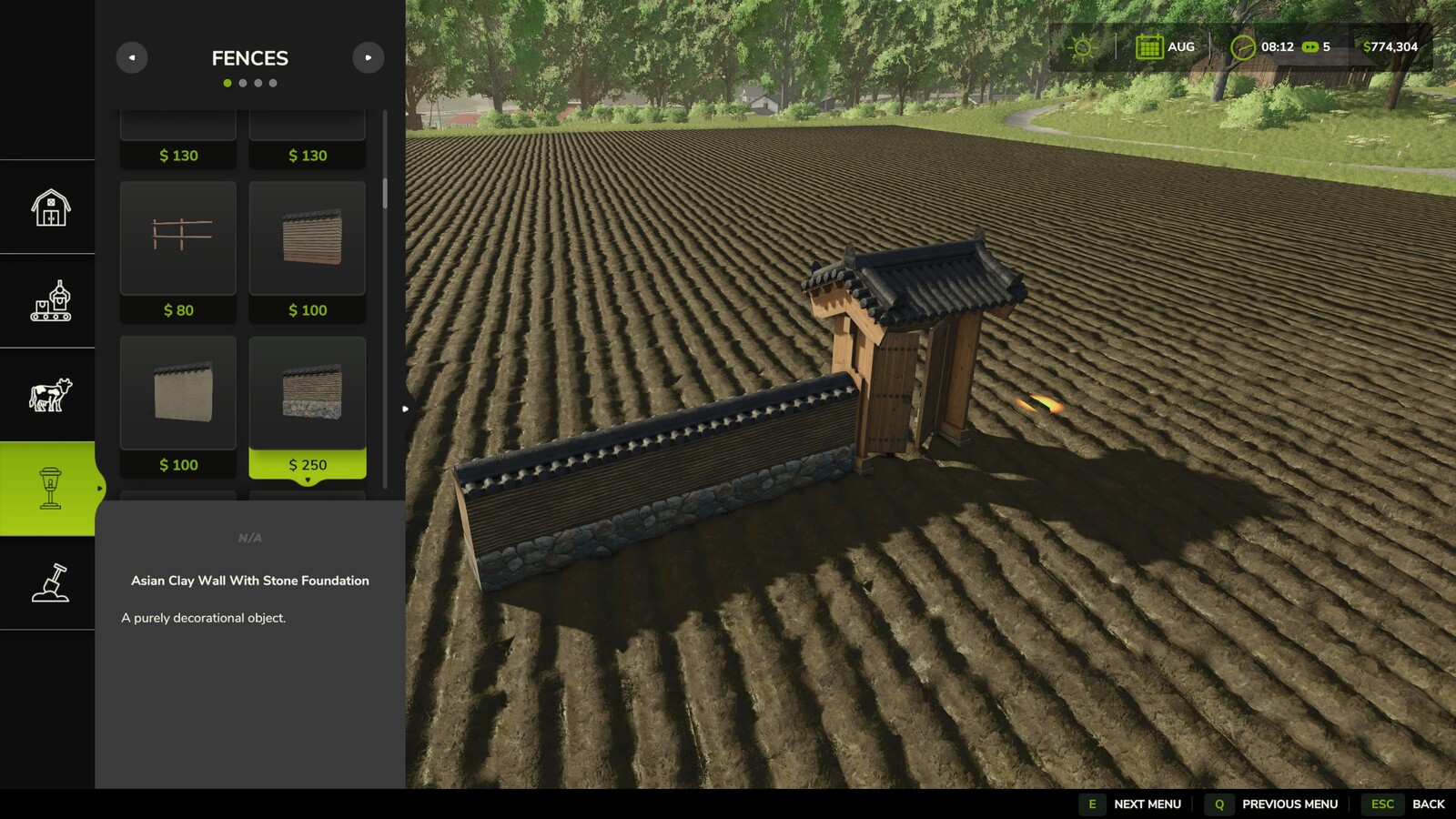Screen dimensions: 1456x819
Task: Click the right arrow beside FENCES title
Action: (x=368, y=57)
